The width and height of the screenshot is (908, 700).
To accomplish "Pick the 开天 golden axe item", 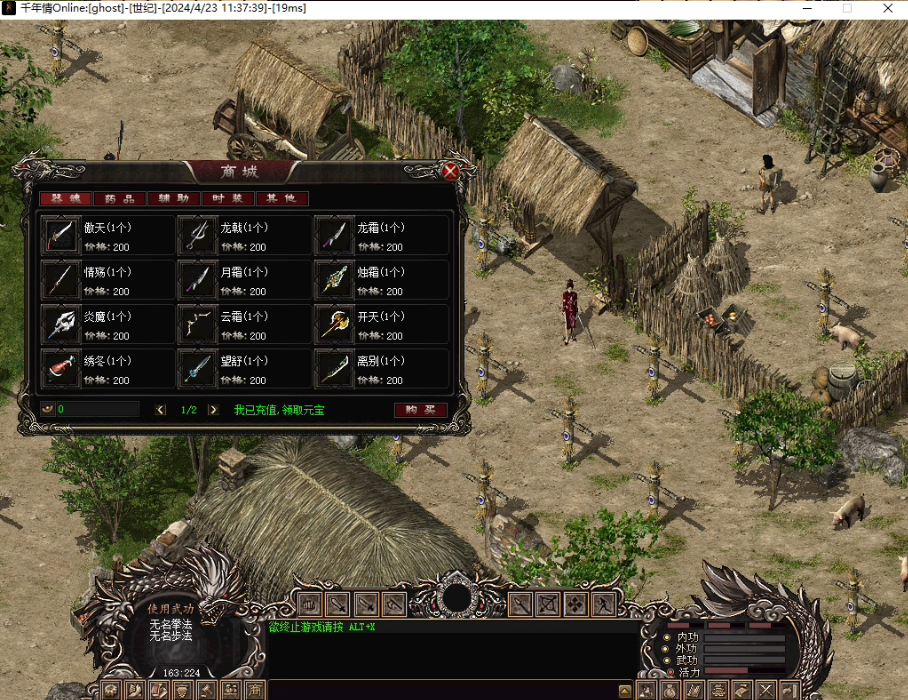I will pos(333,324).
